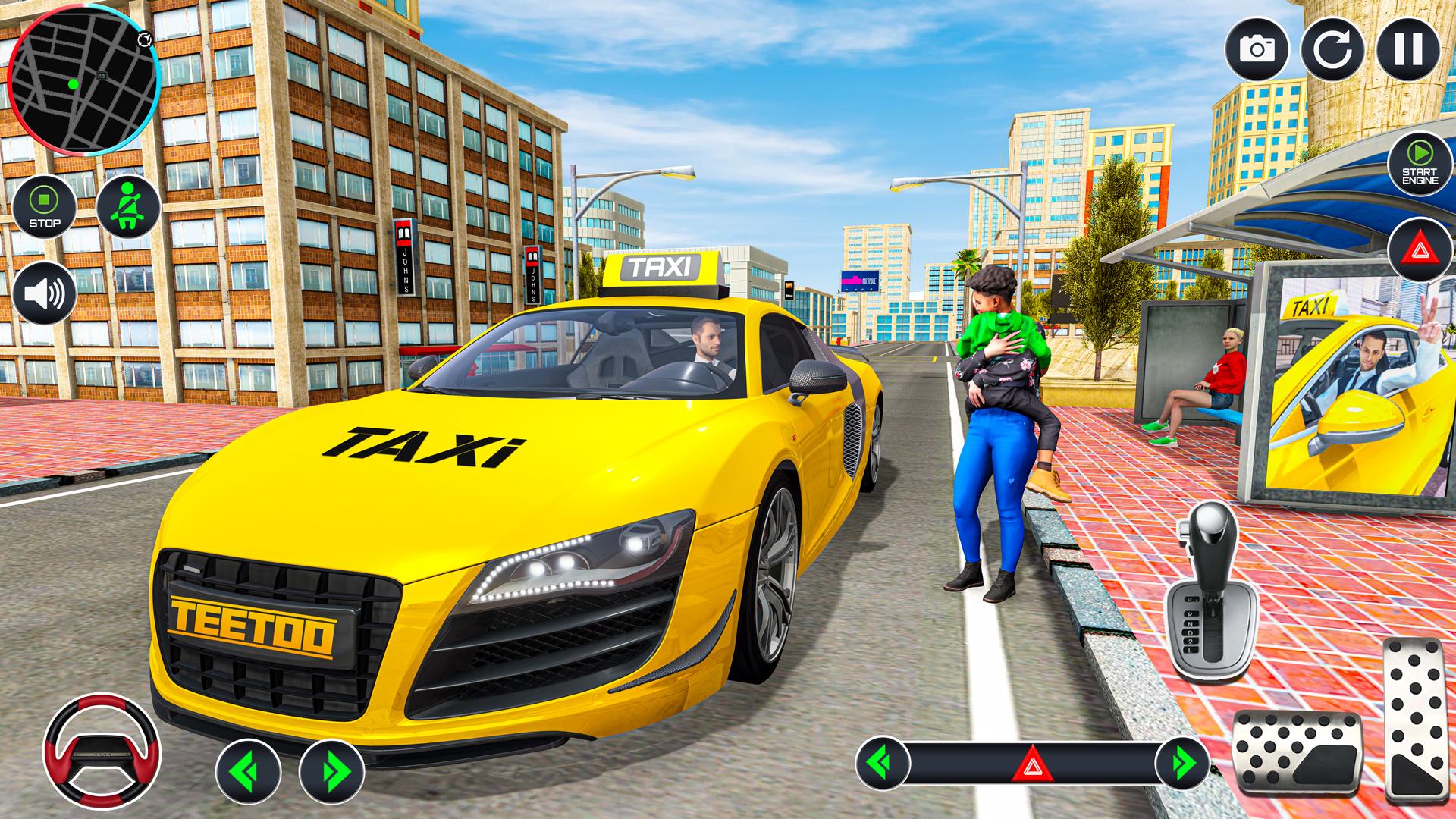The image size is (1456, 819).
Task: Steer right with the green arrow button
Action: pos(331,771)
